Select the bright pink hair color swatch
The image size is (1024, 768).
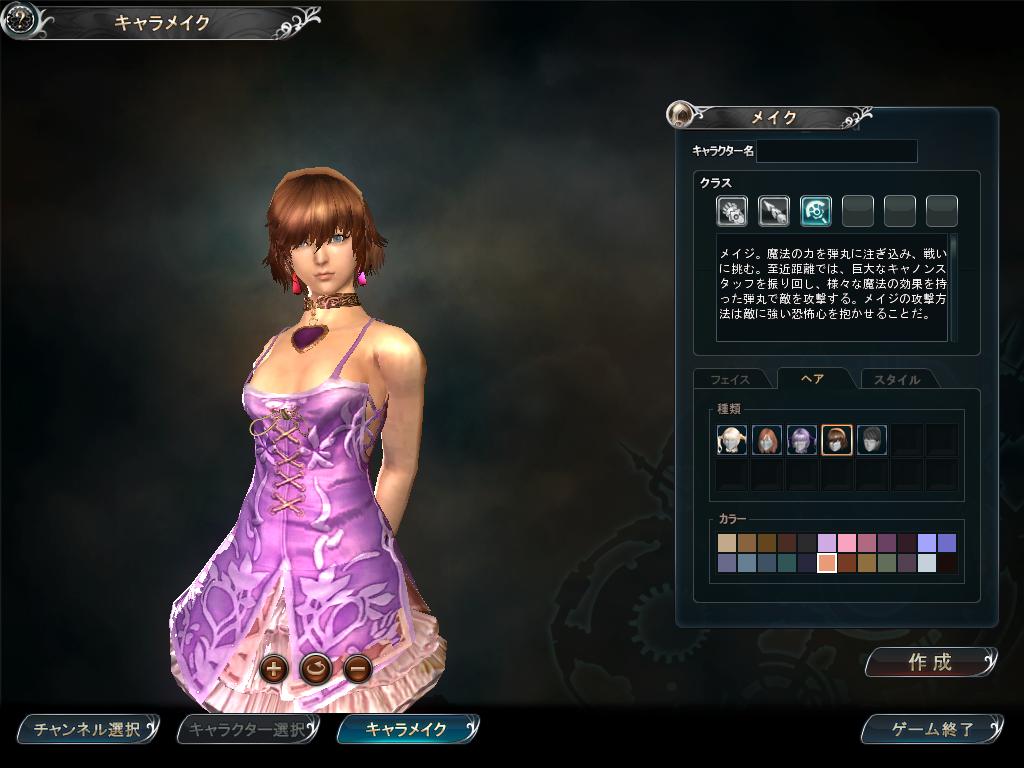tap(846, 543)
